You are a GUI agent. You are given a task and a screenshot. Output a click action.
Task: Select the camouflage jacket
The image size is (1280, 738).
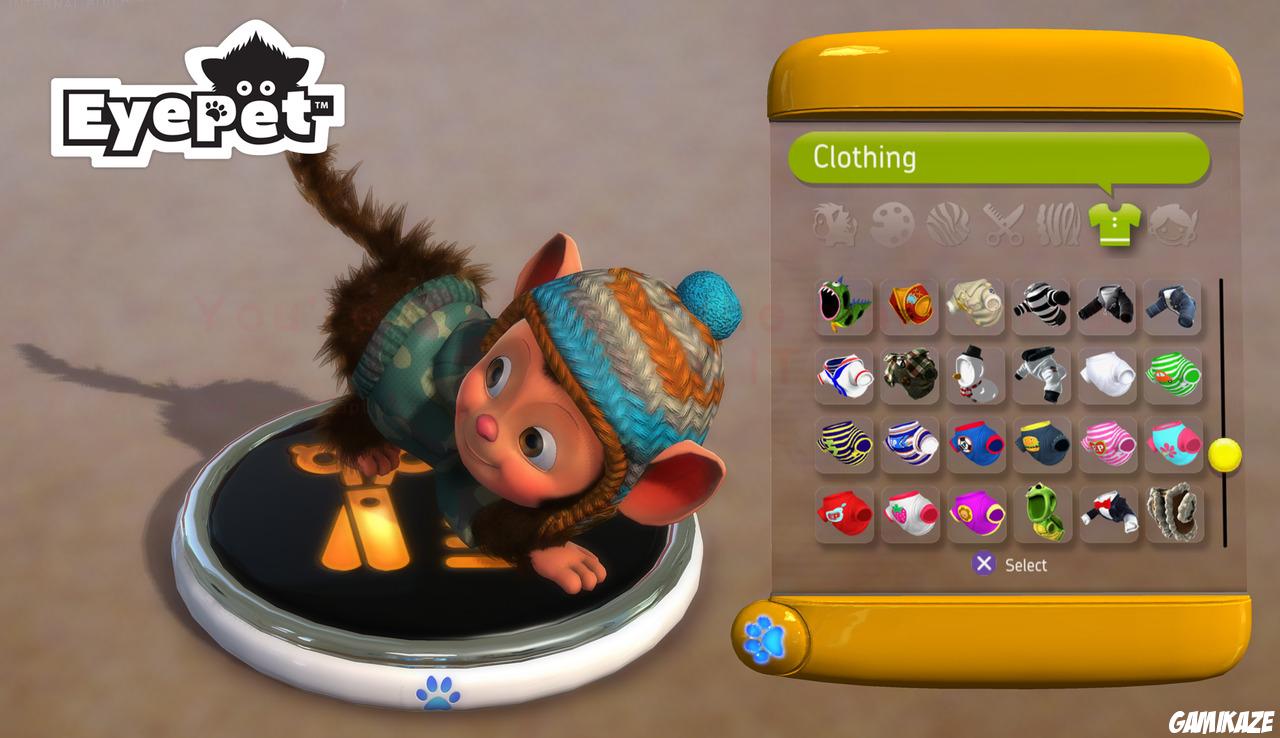912,375
